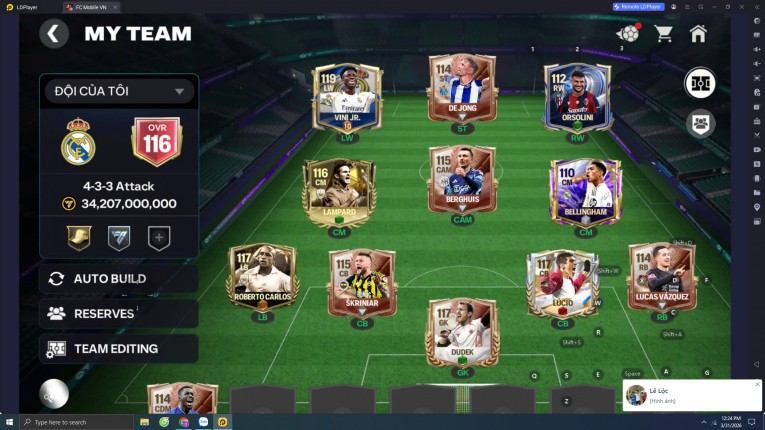Choose the Roberto Carlos left back card
The image size is (765, 430).
click(x=262, y=279)
